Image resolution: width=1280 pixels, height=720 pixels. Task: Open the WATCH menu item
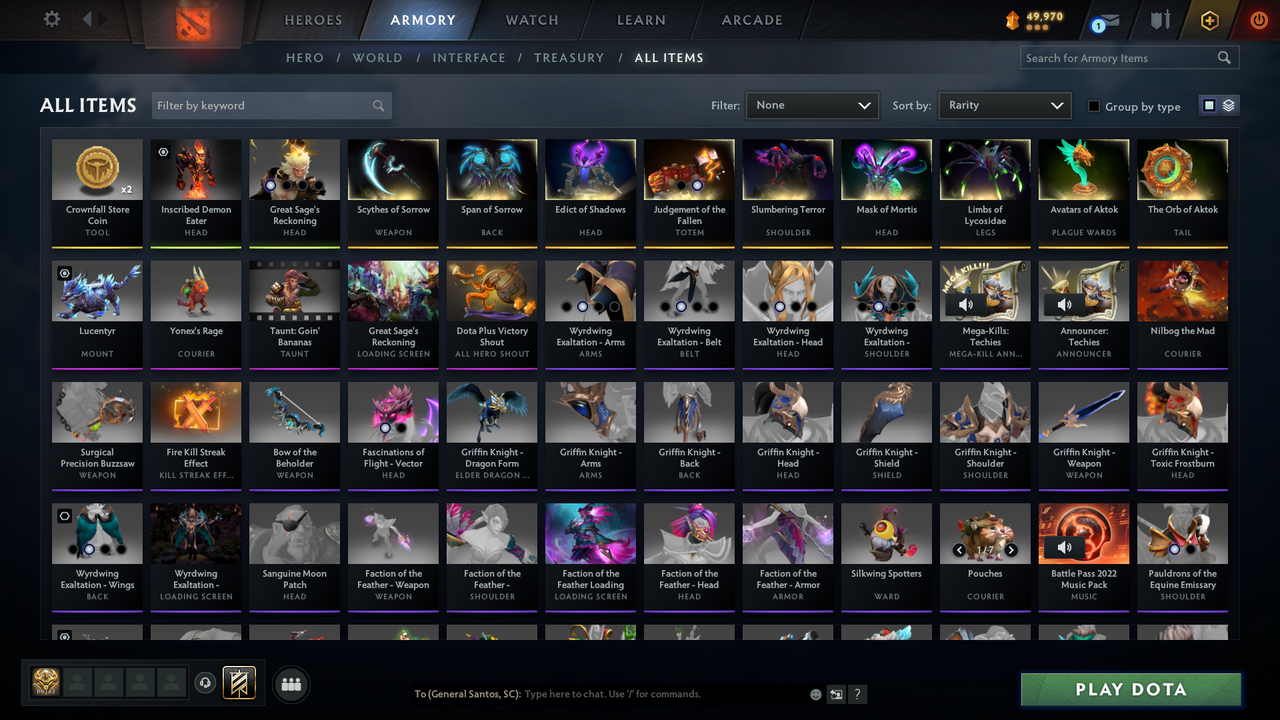pos(531,20)
